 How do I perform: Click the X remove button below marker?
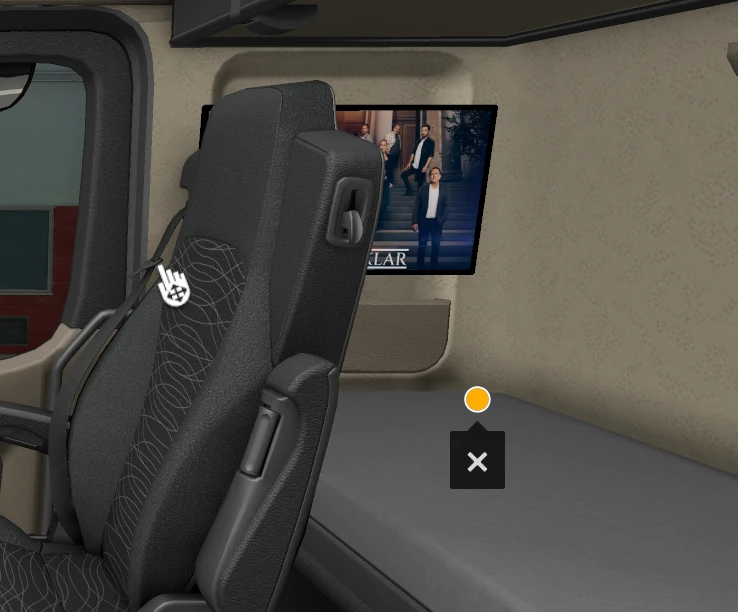[x=477, y=462]
